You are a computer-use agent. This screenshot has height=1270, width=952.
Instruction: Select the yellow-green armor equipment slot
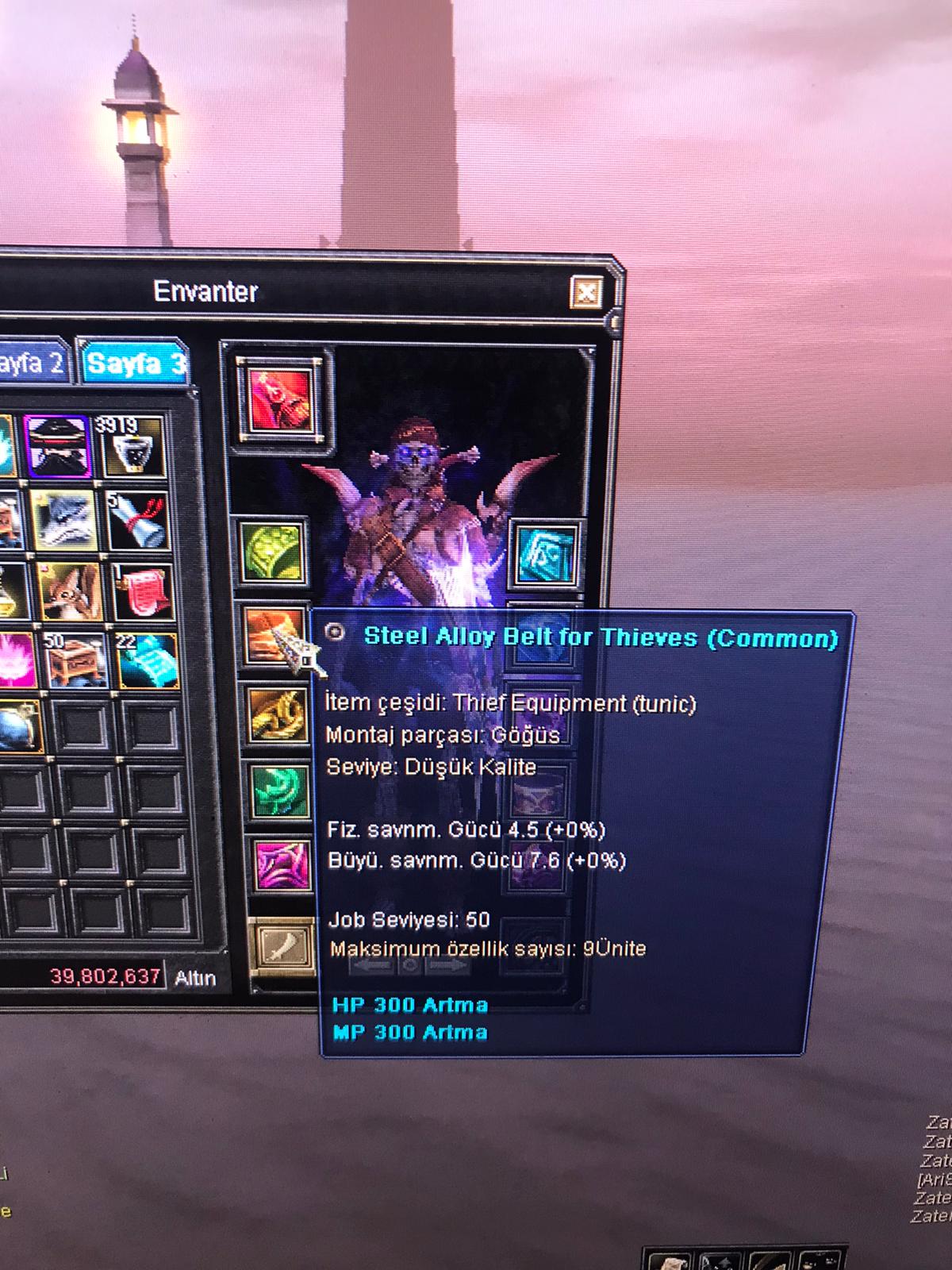(x=274, y=551)
